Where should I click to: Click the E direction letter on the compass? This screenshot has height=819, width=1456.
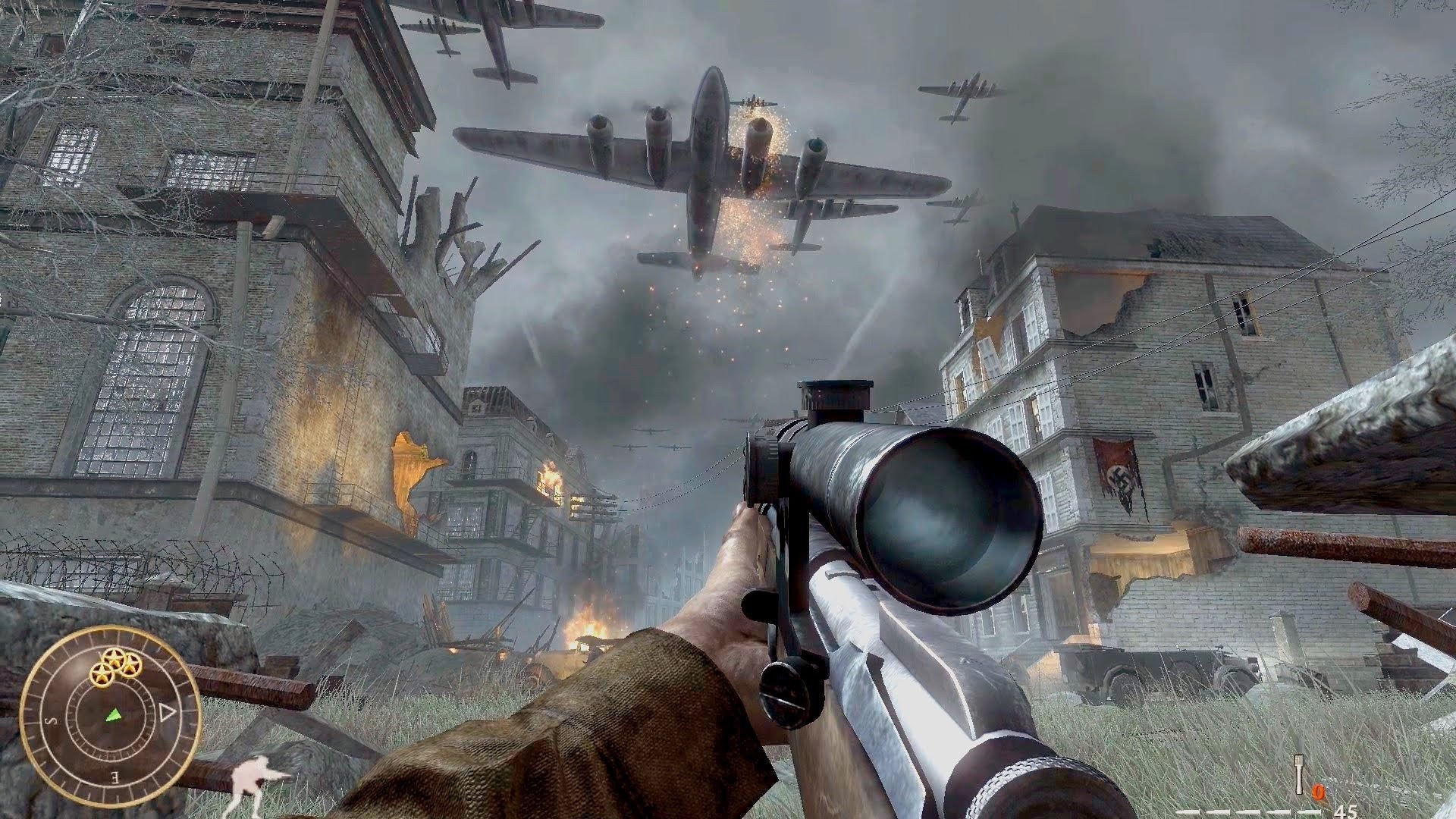tap(114, 778)
